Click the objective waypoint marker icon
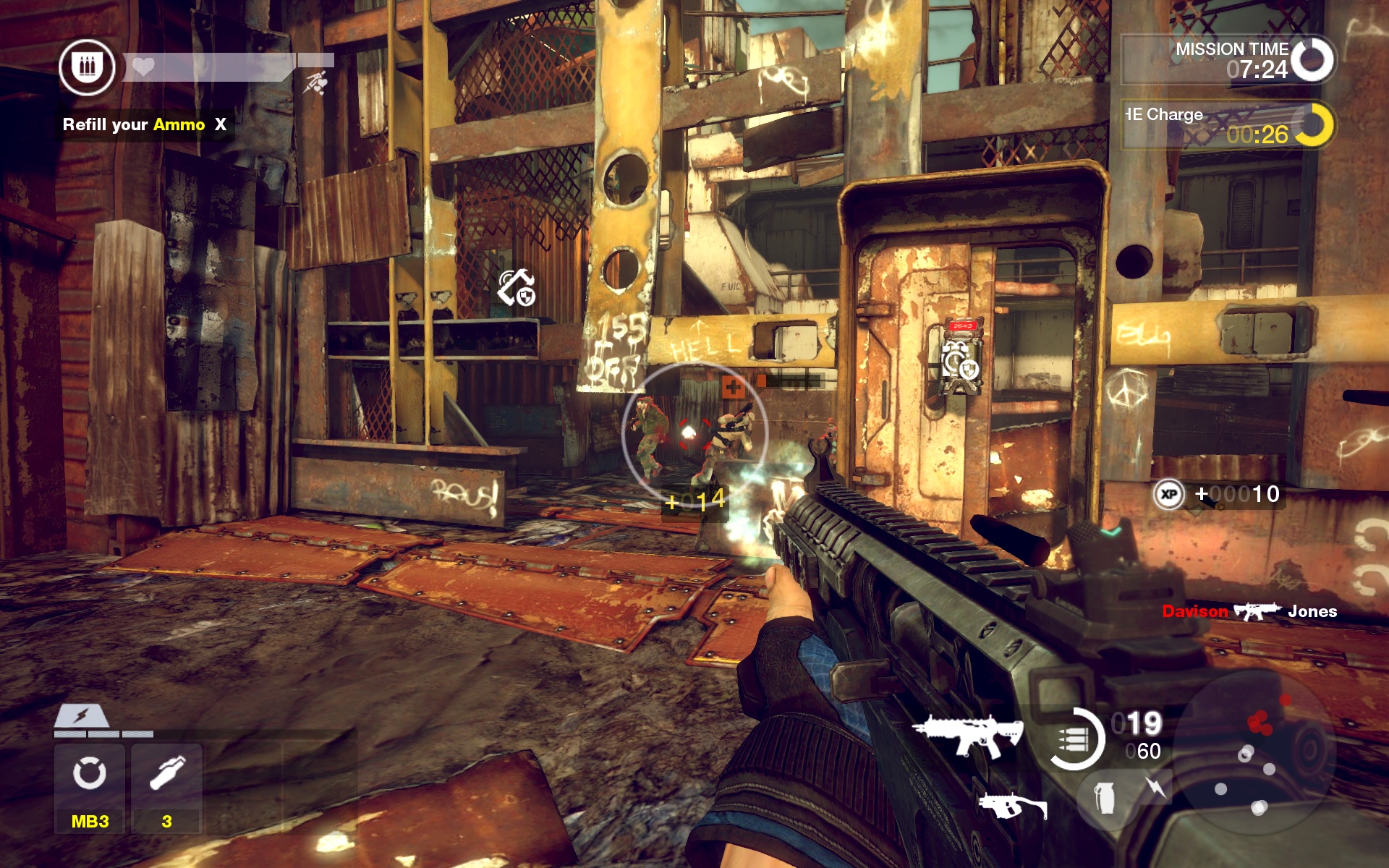This screenshot has width=1389, height=868. pyautogui.click(x=516, y=287)
